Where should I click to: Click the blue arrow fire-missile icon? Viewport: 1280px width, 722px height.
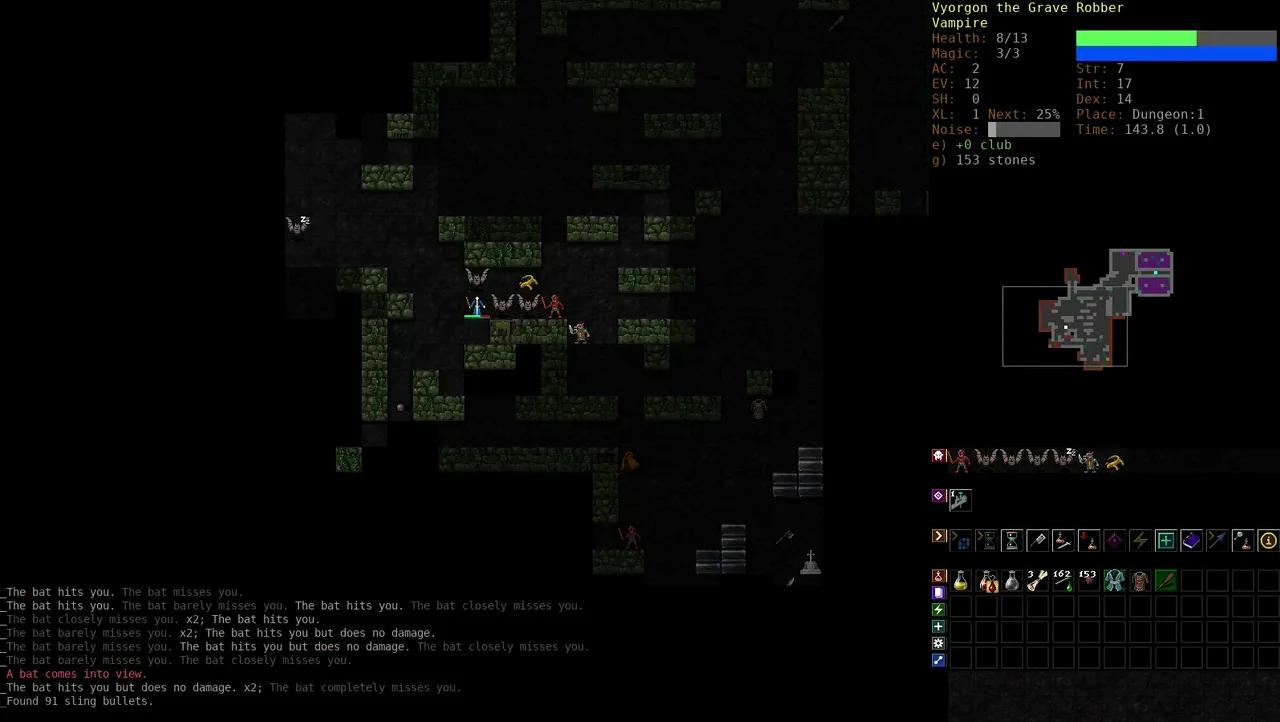[1216, 540]
